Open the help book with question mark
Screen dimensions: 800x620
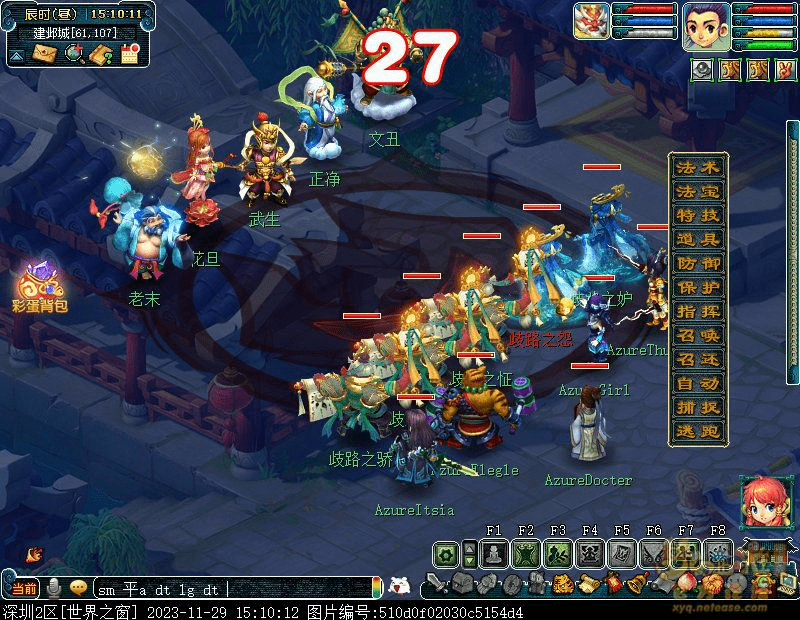(101, 53)
